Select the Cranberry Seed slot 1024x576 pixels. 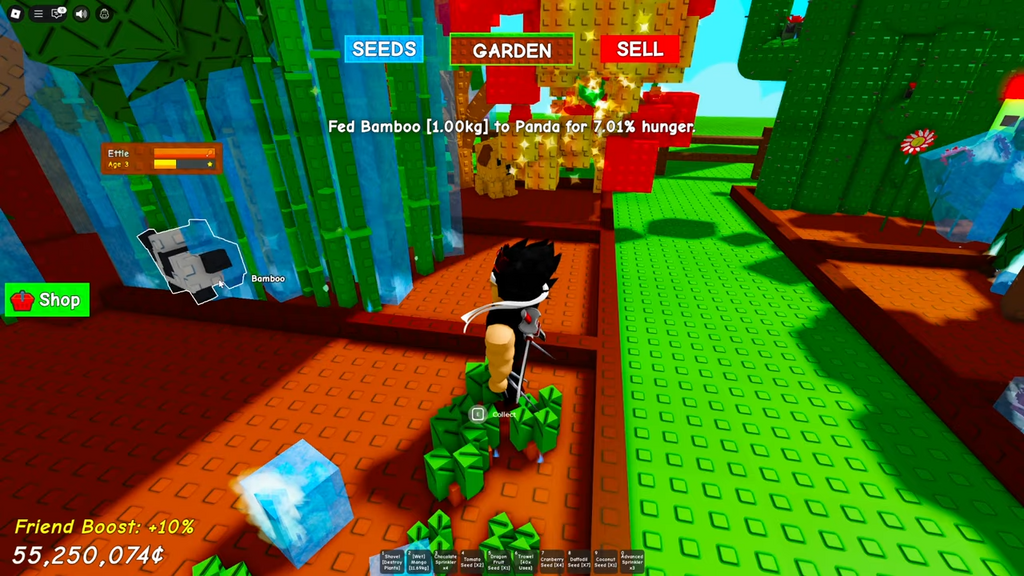pos(552,563)
